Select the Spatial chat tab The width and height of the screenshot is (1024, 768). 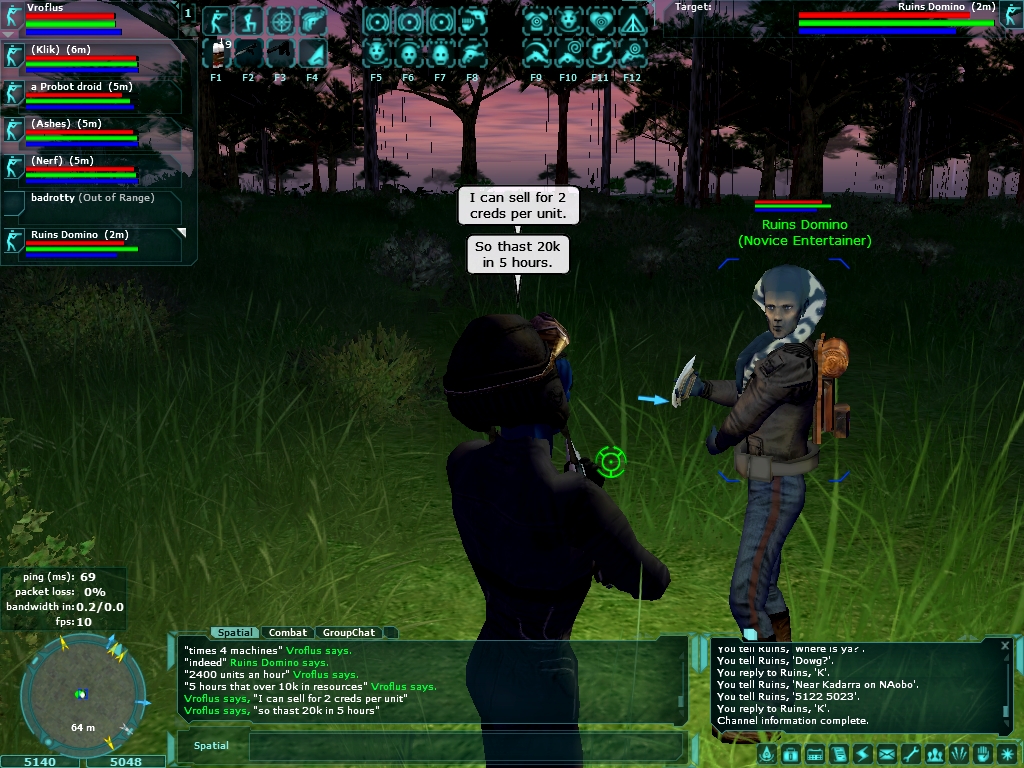point(236,632)
